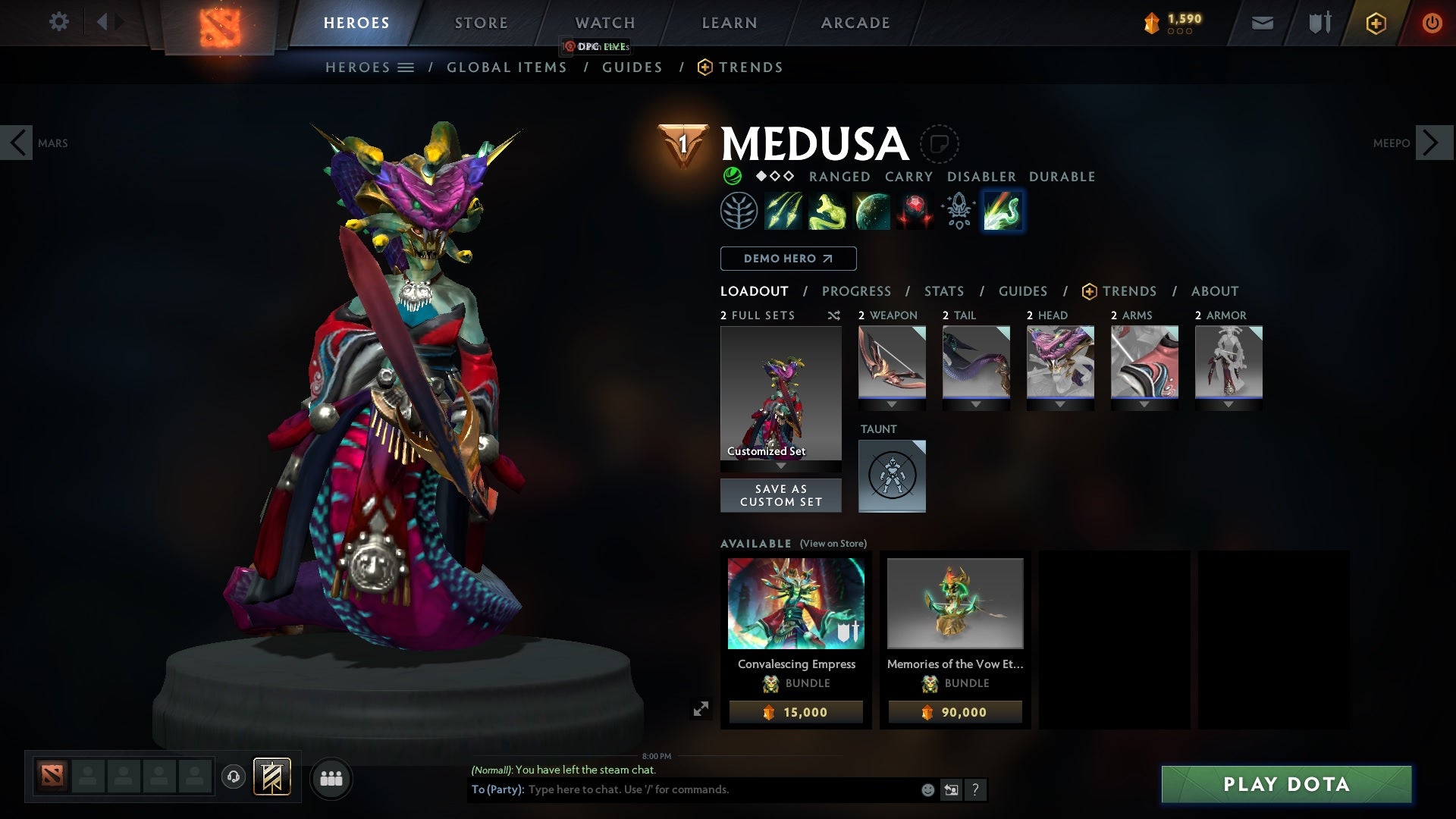Open Medusa's Progress tab
The height and width of the screenshot is (819, 1456).
click(856, 291)
